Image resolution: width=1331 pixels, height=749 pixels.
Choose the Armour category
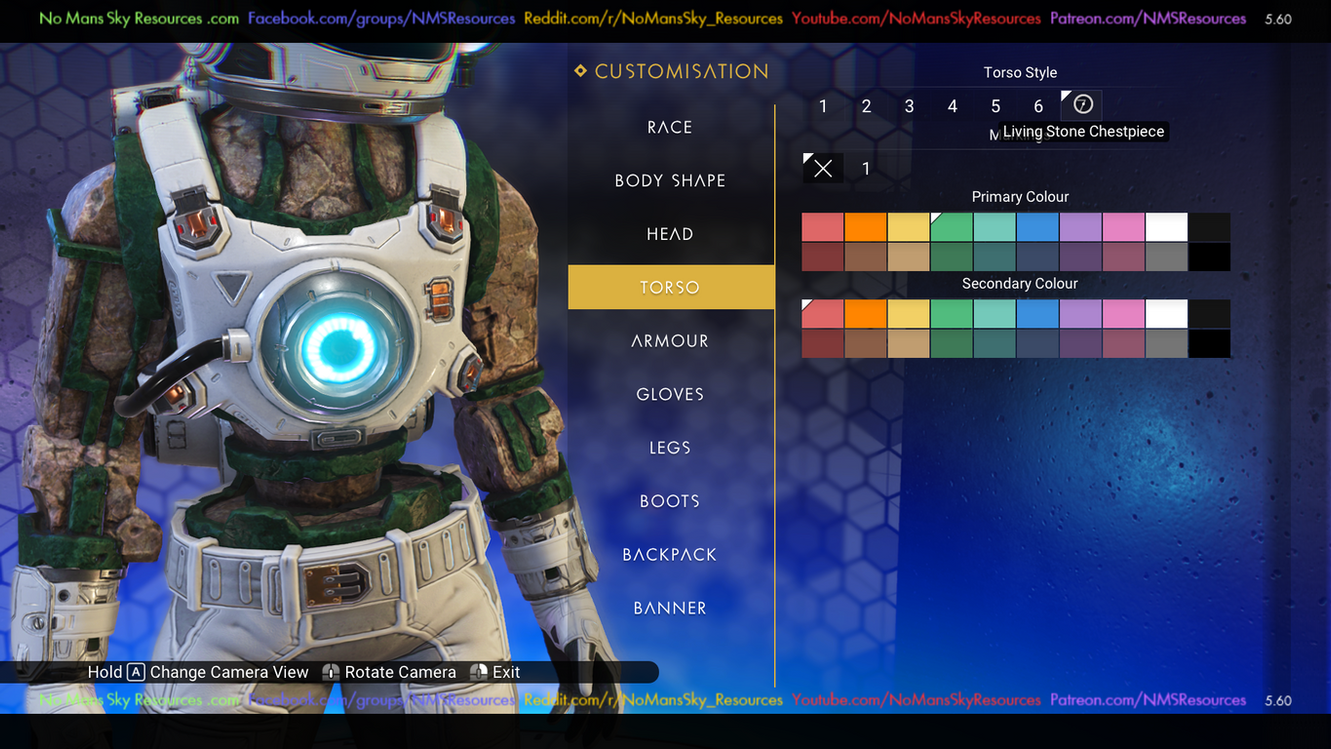(x=670, y=341)
